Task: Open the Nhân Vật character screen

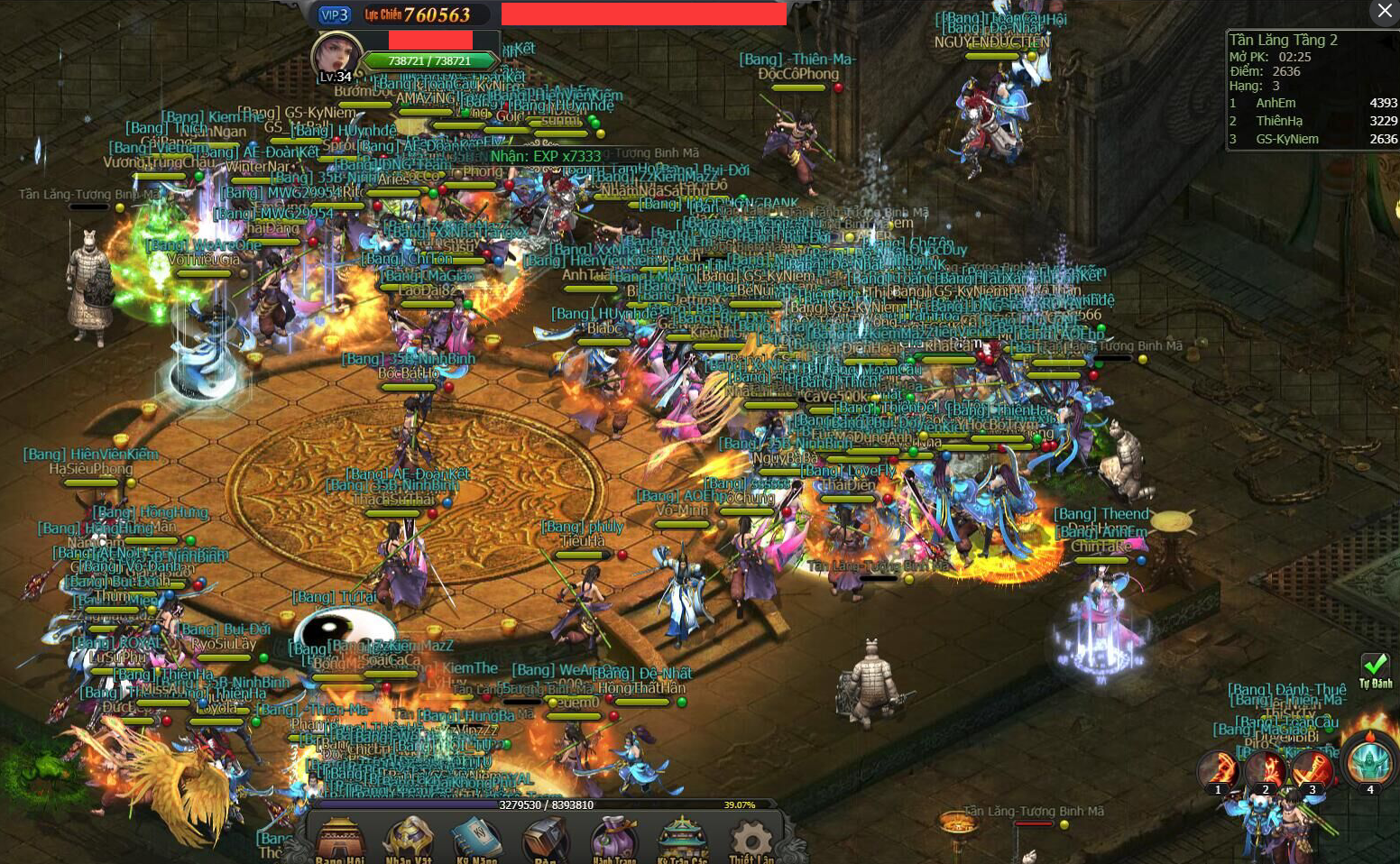Action: pos(409,839)
